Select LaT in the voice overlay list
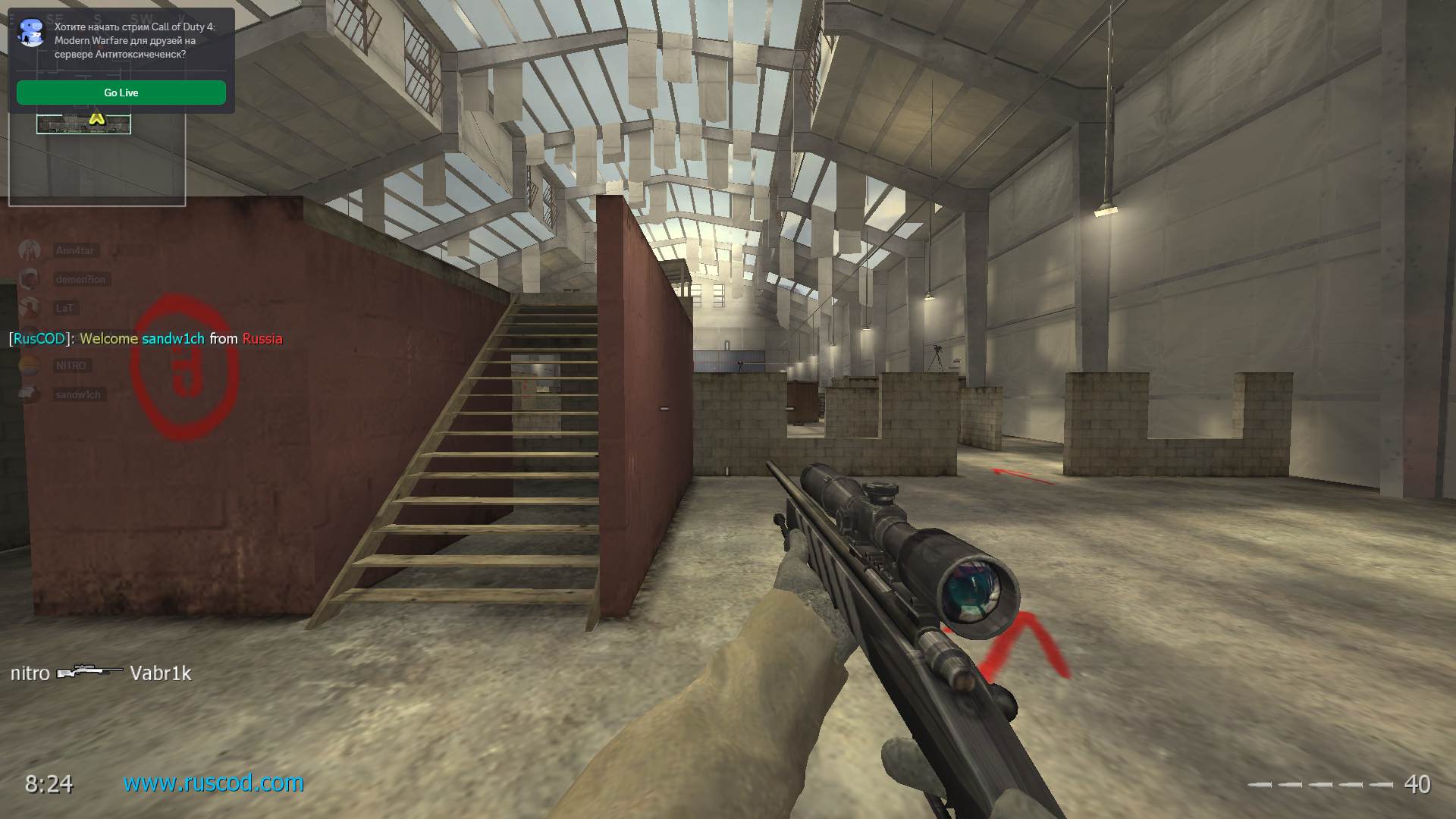This screenshot has height=819, width=1456. [64, 308]
